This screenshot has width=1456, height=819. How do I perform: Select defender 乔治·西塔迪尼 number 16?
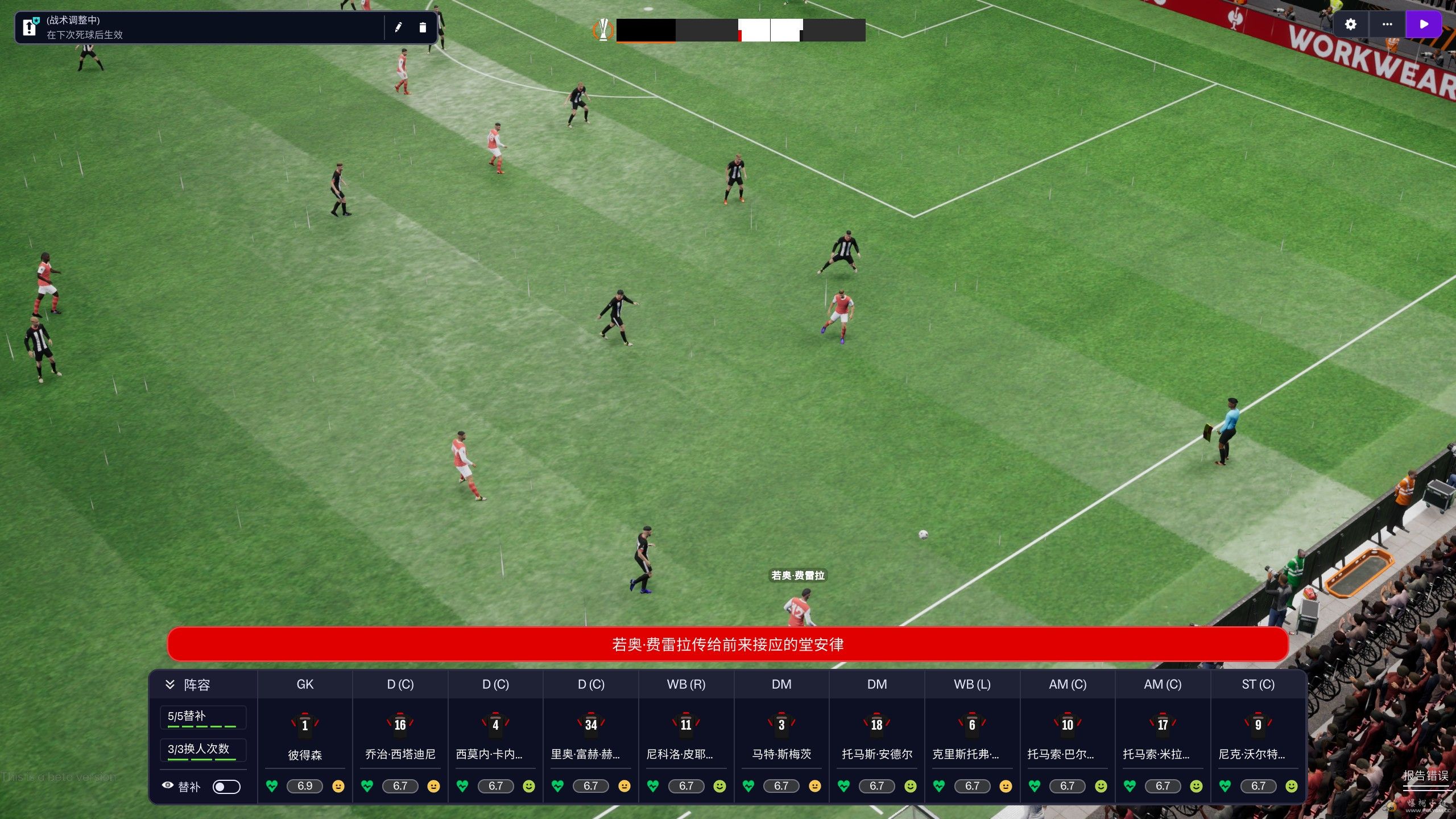400,738
